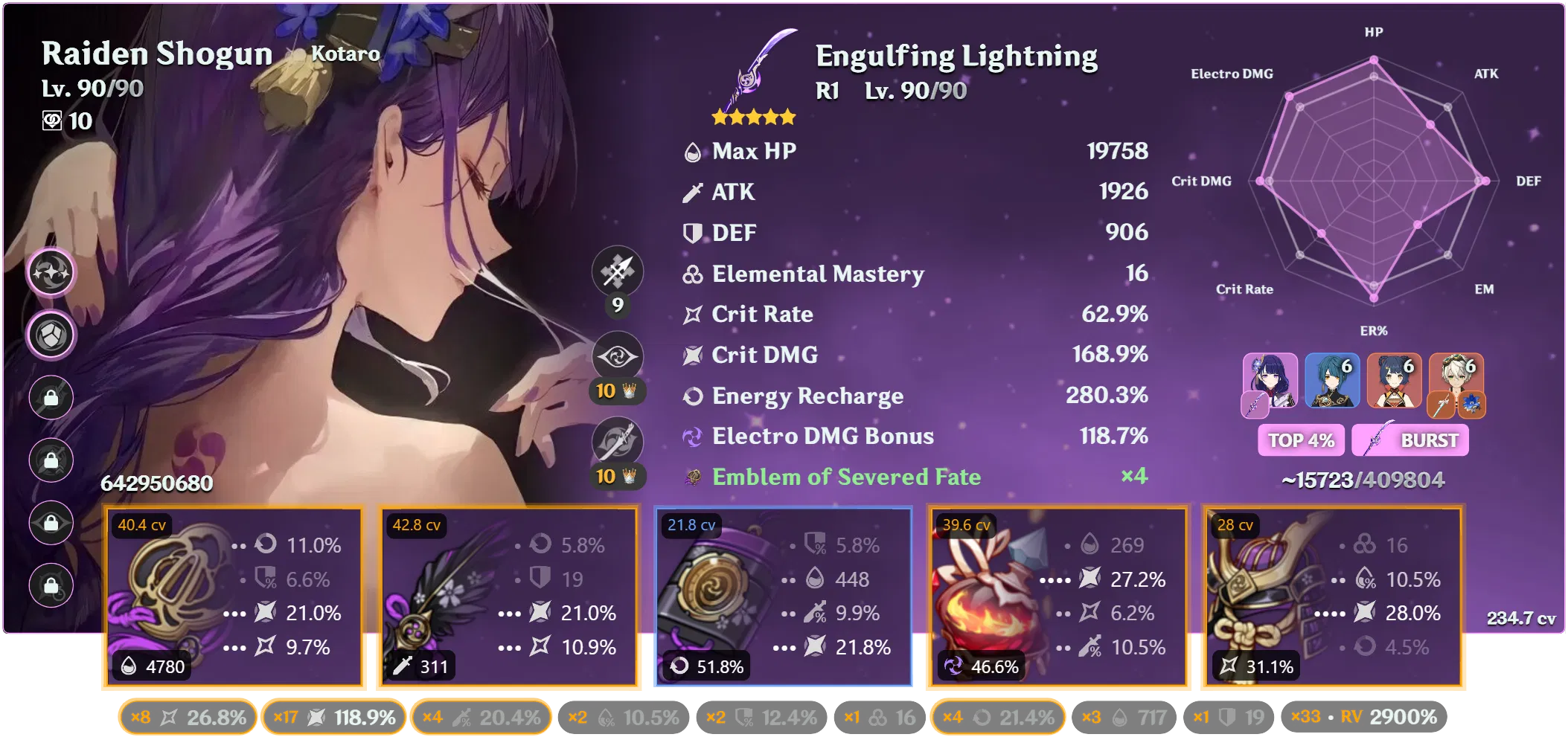The height and width of the screenshot is (740, 1568).
Task: Click the BURST leaderboard badge
Action: tap(1410, 440)
